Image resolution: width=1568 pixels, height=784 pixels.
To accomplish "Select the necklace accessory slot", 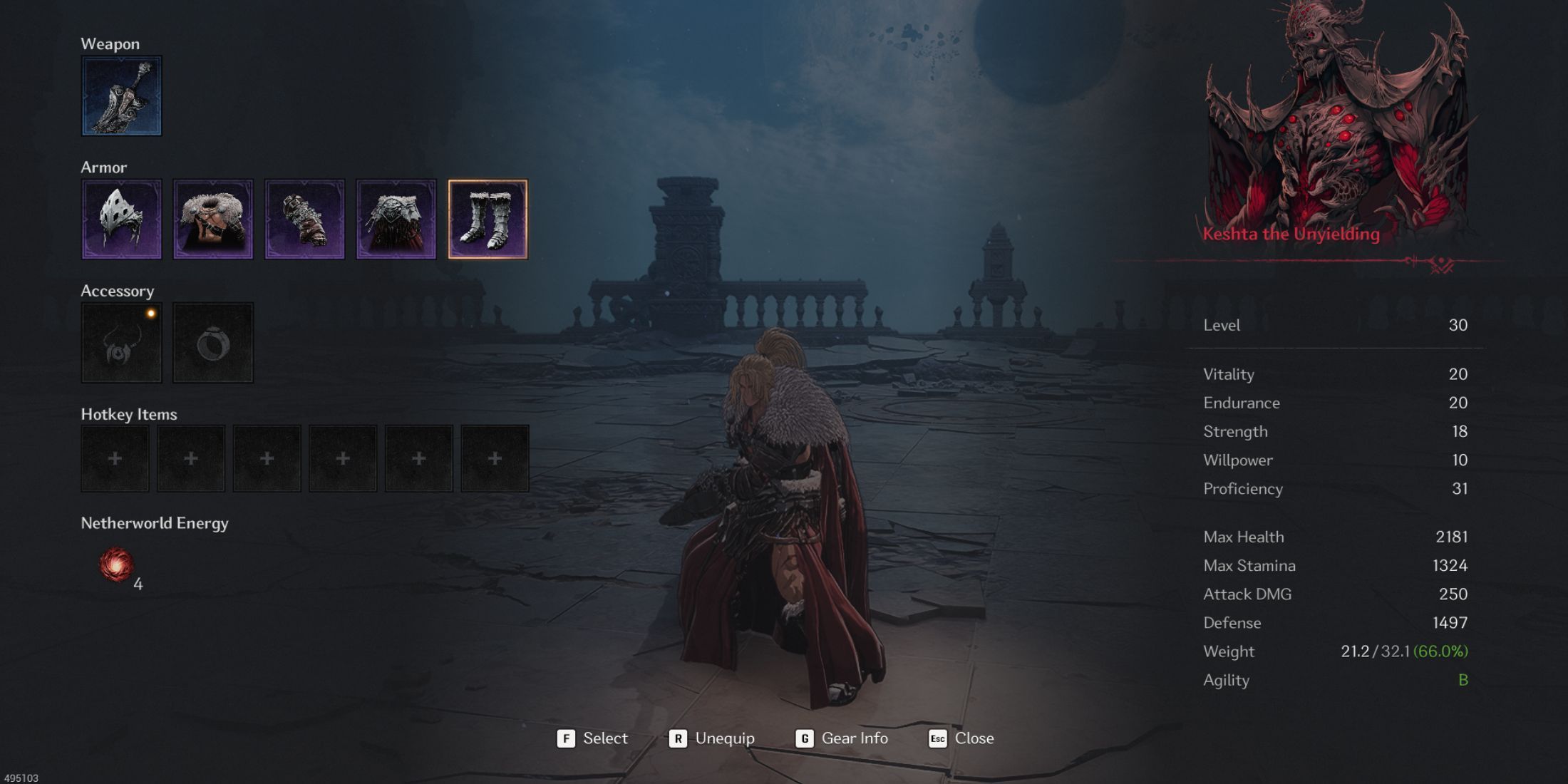I will pos(121,342).
